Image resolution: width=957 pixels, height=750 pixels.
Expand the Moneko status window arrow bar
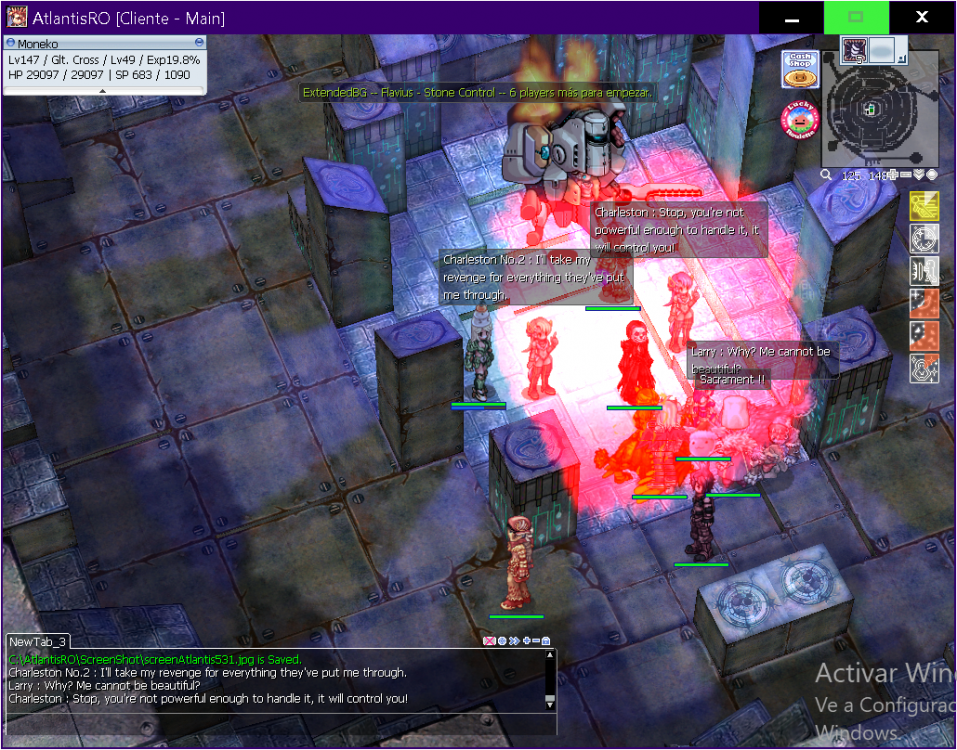(104, 91)
